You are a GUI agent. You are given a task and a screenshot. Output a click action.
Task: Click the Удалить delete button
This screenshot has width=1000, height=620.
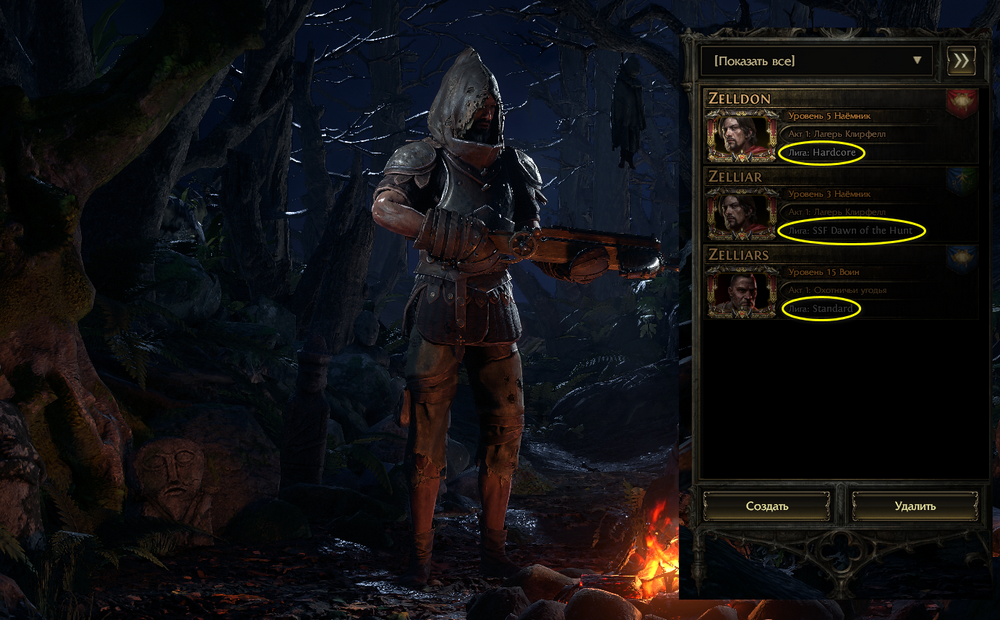tap(915, 506)
